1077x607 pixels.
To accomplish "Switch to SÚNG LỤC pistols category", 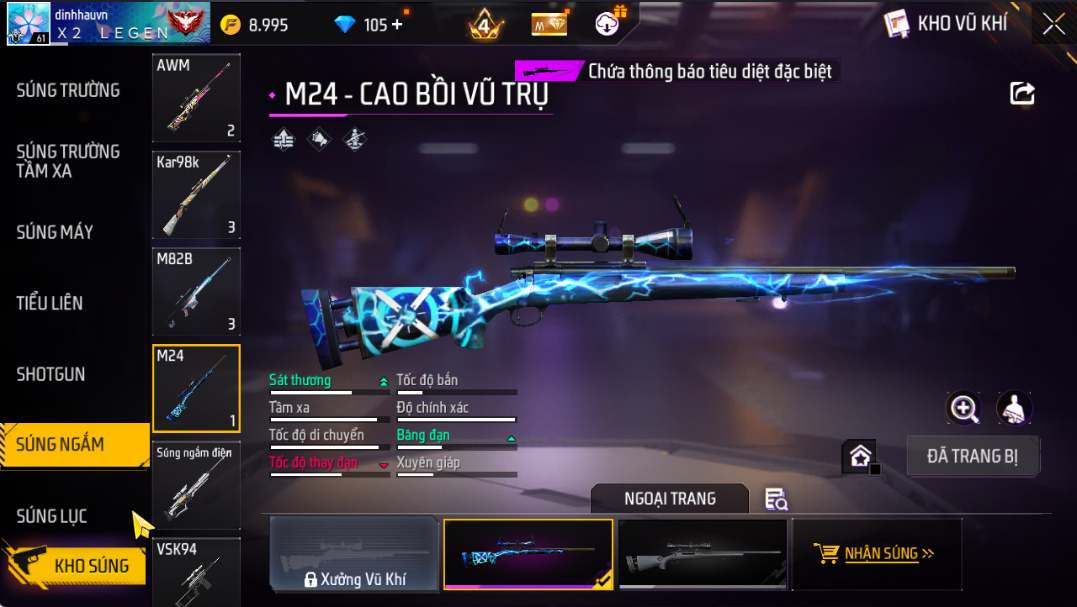I will [52, 516].
